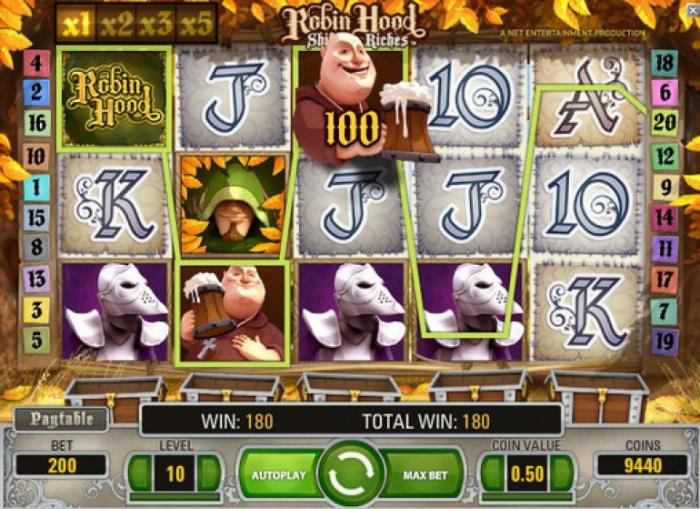Select payline number 20
Viewport: 700px width, 509px height.
click(664, 124)
